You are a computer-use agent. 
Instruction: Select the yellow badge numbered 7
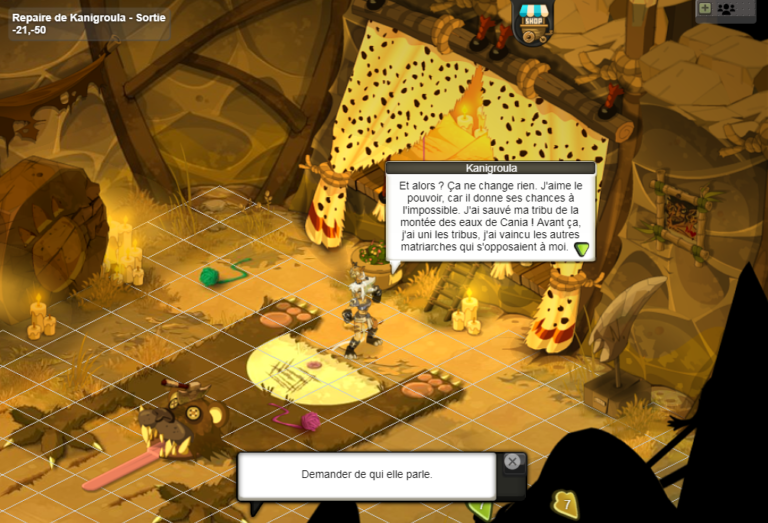point(566,504)
